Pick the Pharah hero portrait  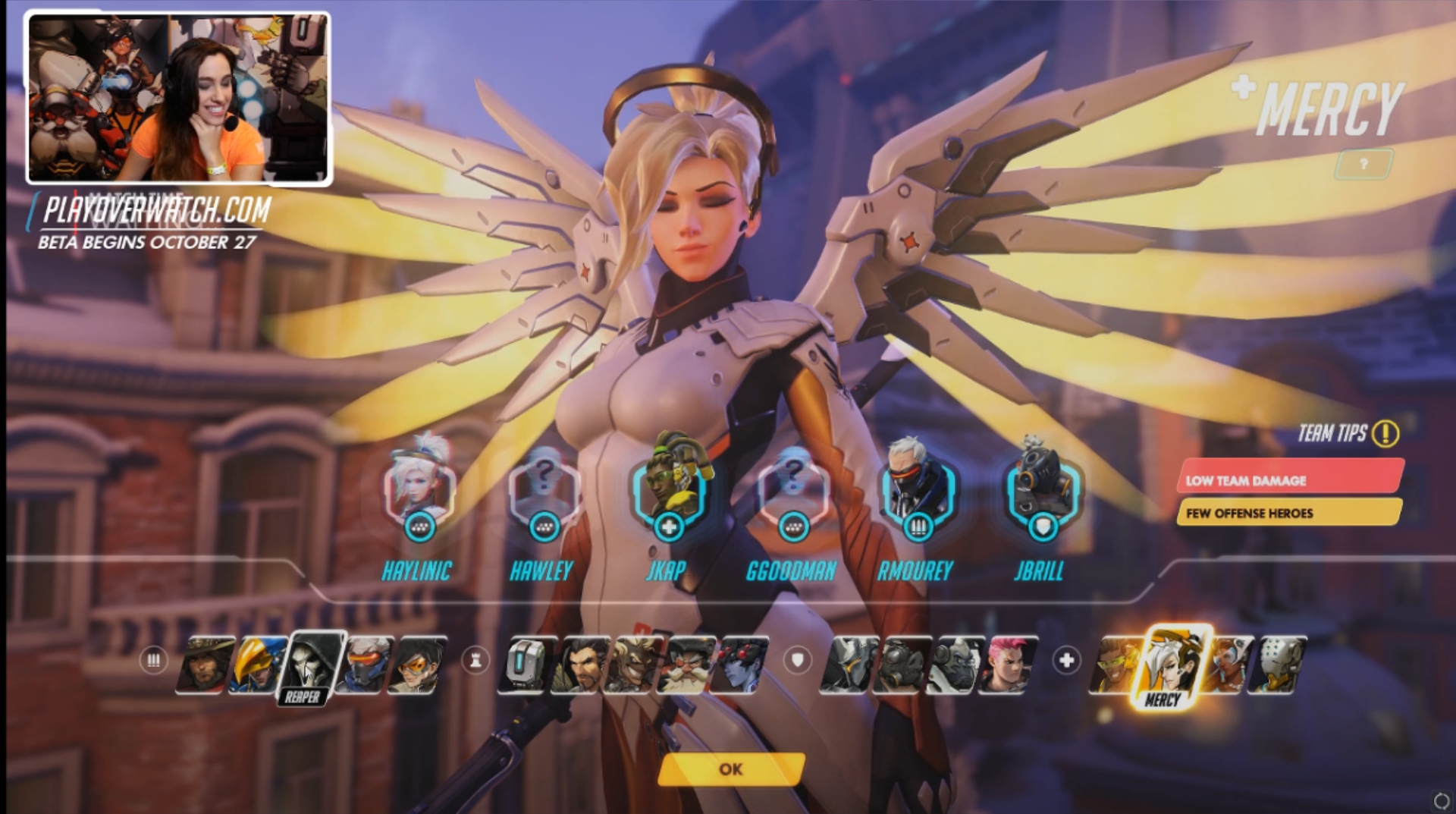(256, 665)
